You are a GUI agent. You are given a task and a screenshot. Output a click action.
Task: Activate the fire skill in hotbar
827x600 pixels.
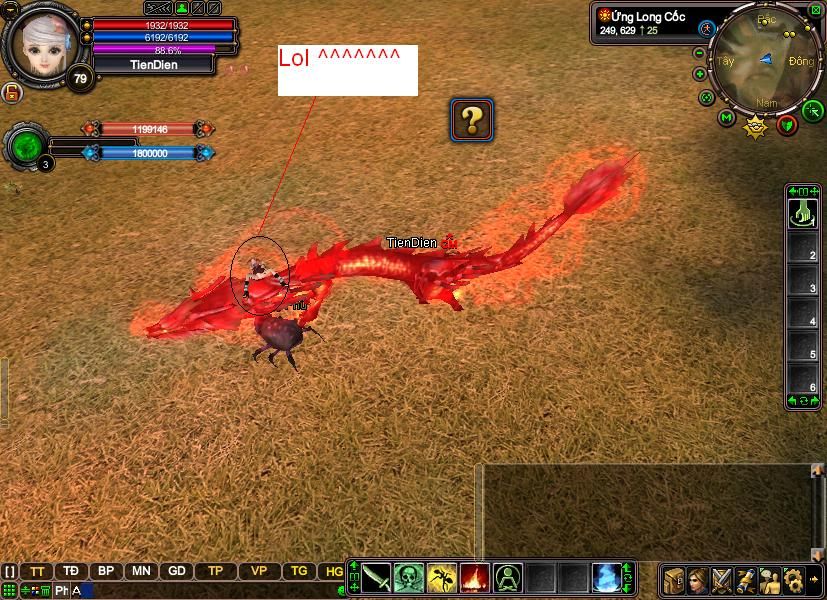tap(474, 577)
